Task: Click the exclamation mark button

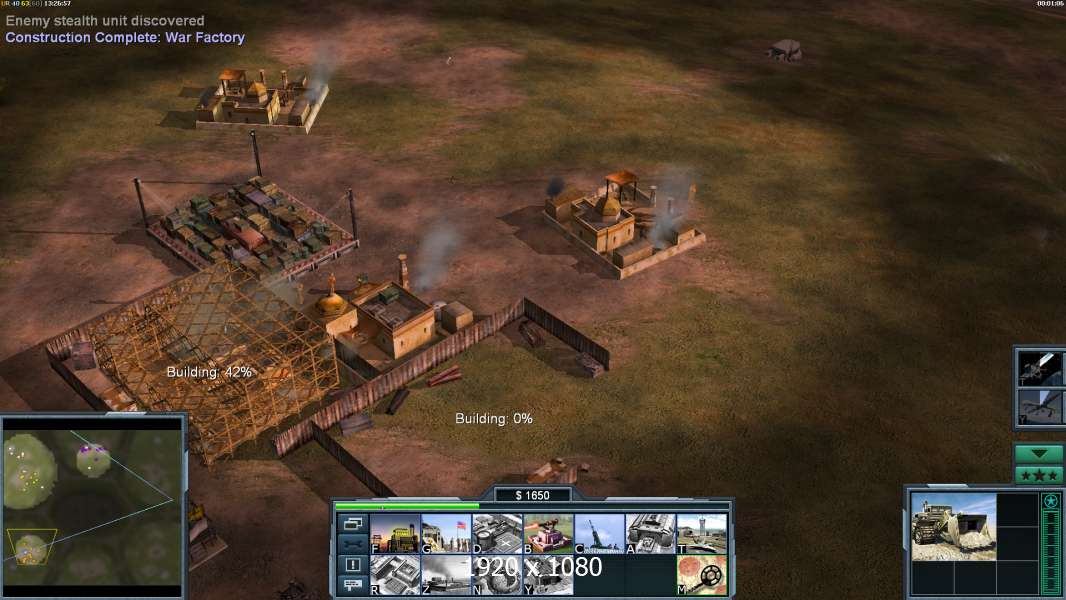Action: point(351,565)
